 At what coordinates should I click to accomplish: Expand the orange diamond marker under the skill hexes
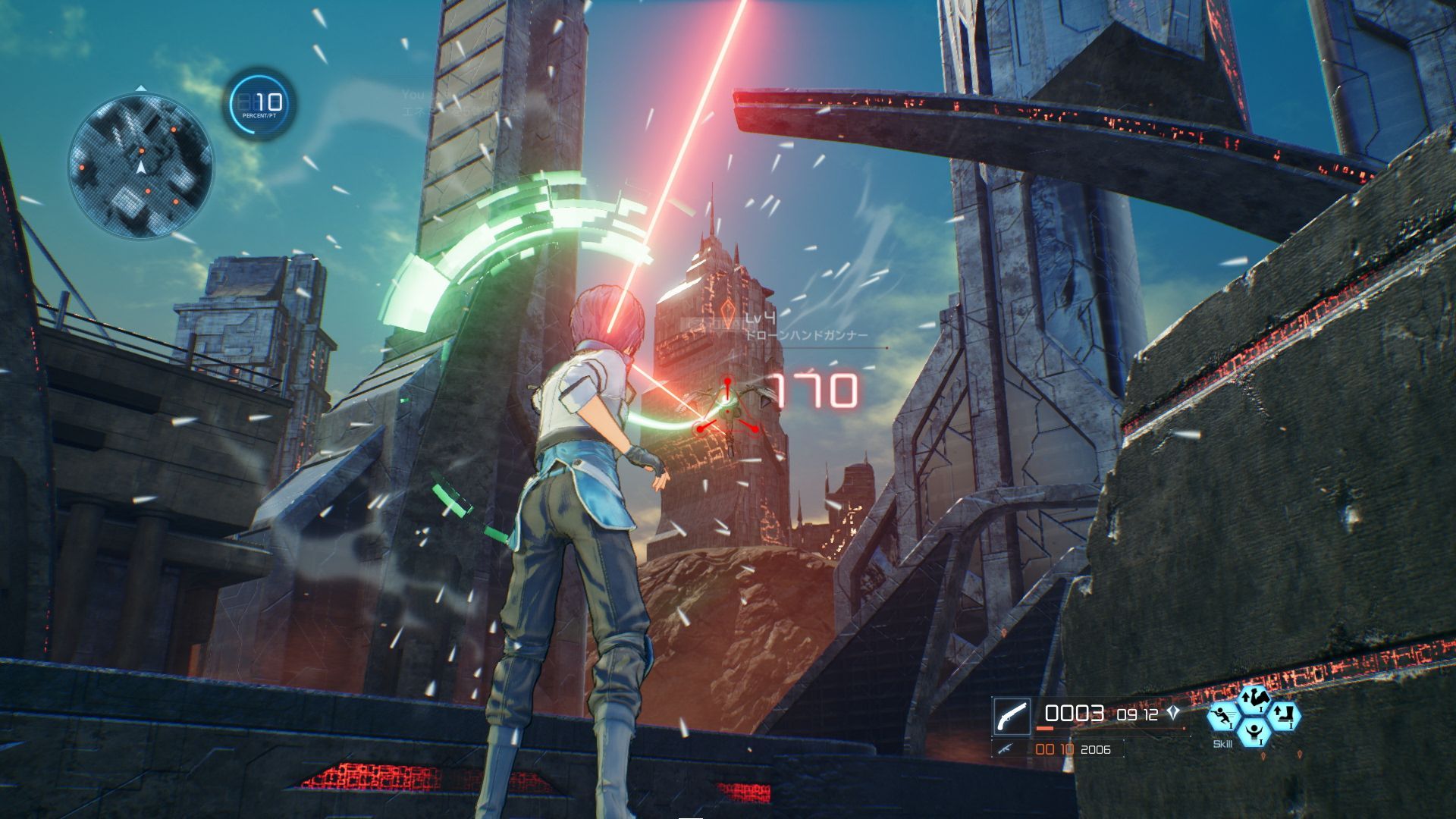(x=1263, y=755)
